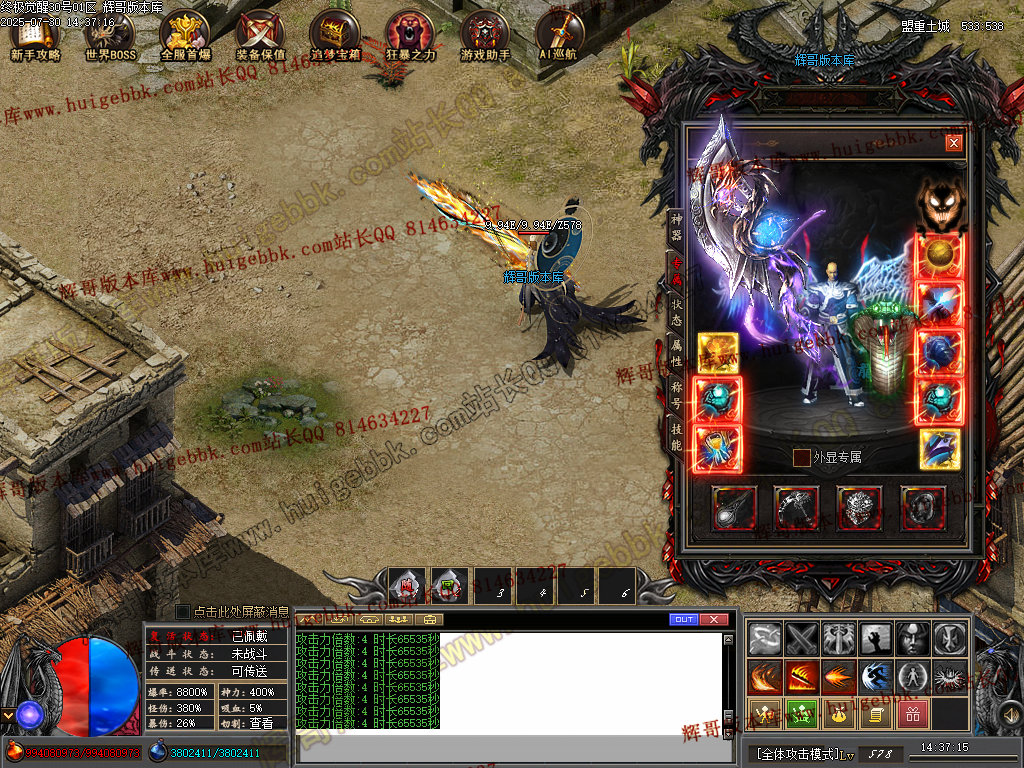Open the 新手攻略 beginner guide
This screenshot has width=1024, height=768.
point(35,36)
